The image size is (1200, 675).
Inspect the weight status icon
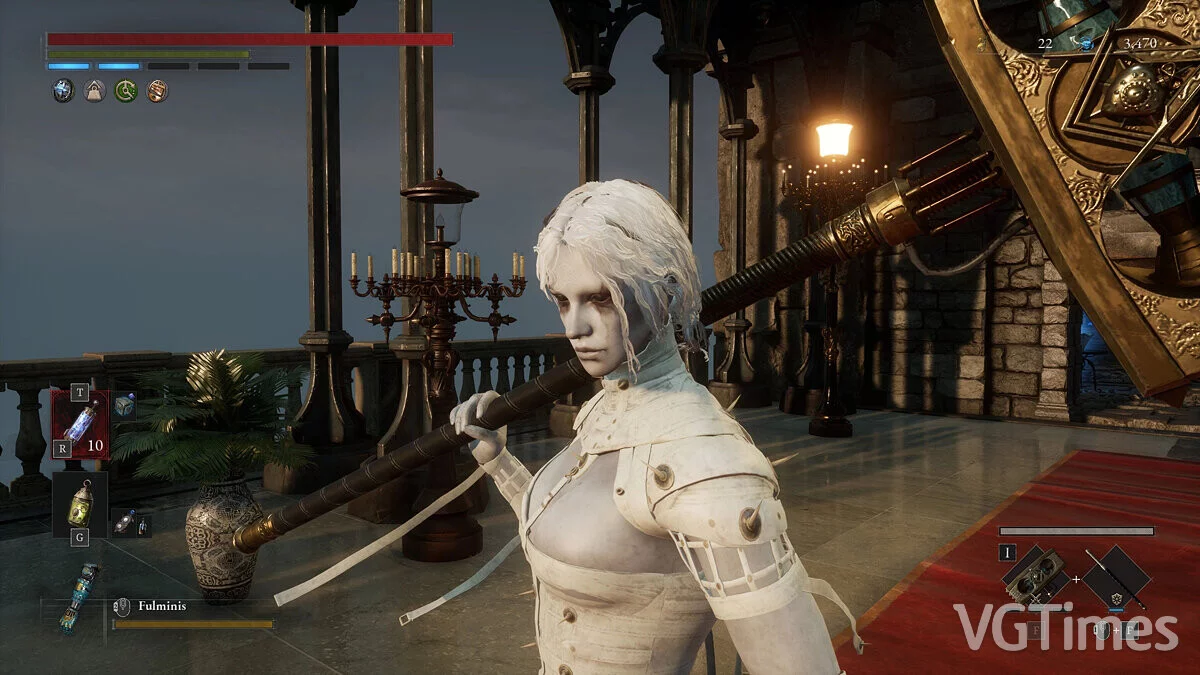(94, 91)
